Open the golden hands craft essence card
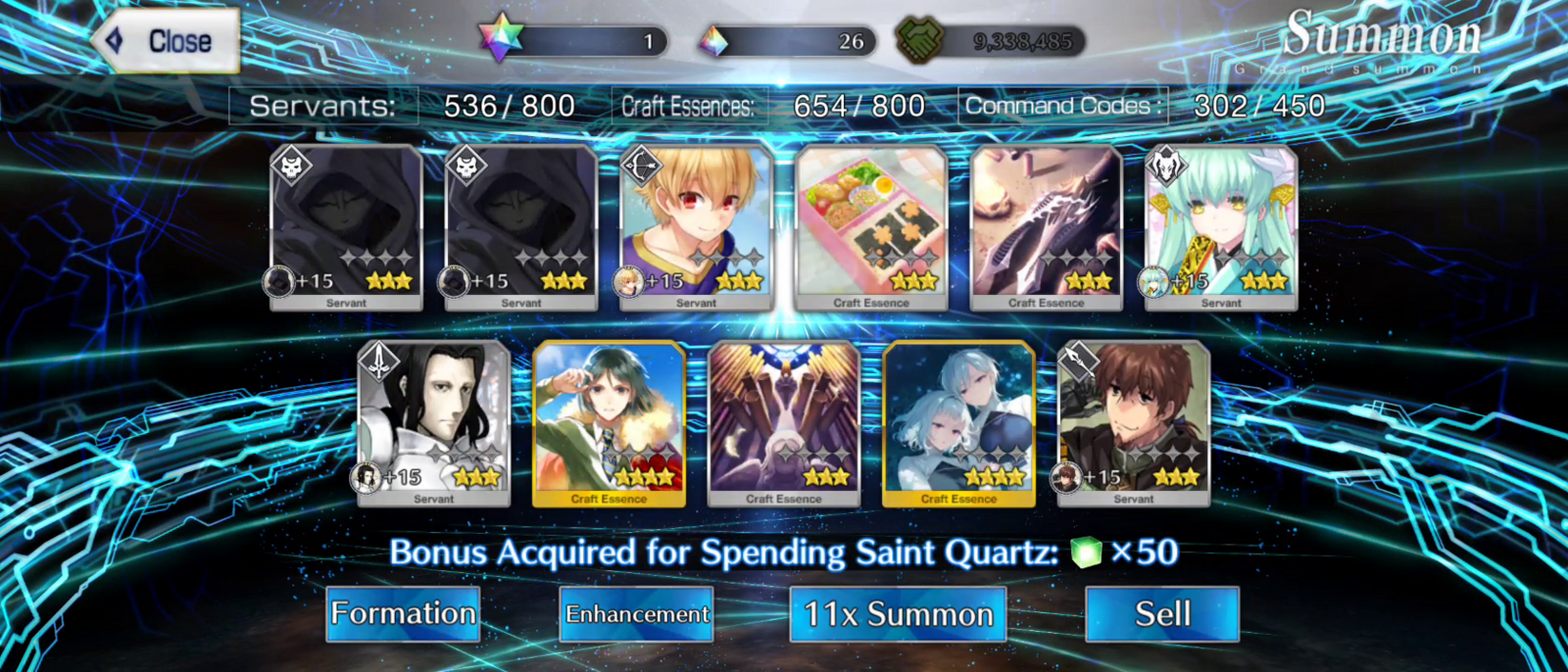The image size is (1568, 672). 784,423
